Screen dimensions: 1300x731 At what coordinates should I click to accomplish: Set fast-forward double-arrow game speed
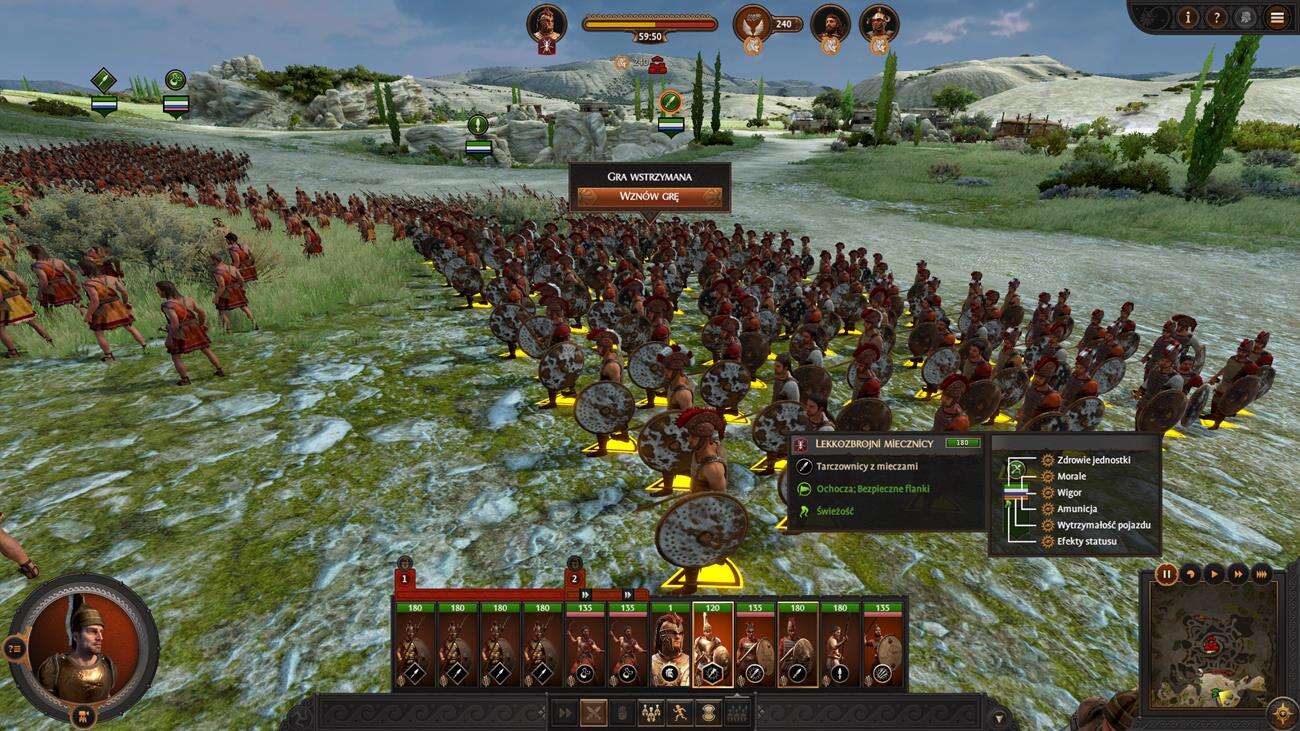pyautogui.click(x=1238, y=574)
